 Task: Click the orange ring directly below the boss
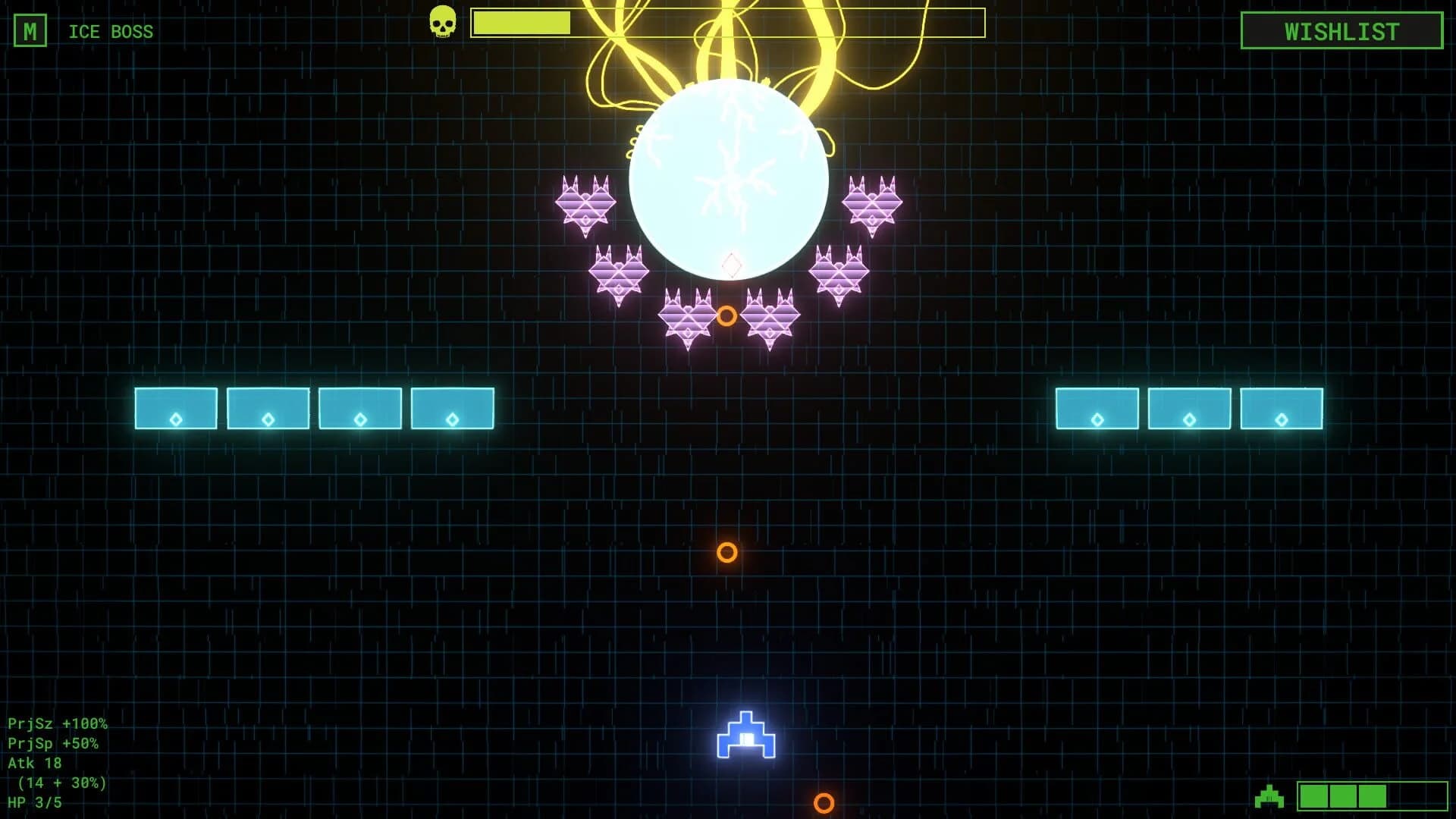[727, 316]
